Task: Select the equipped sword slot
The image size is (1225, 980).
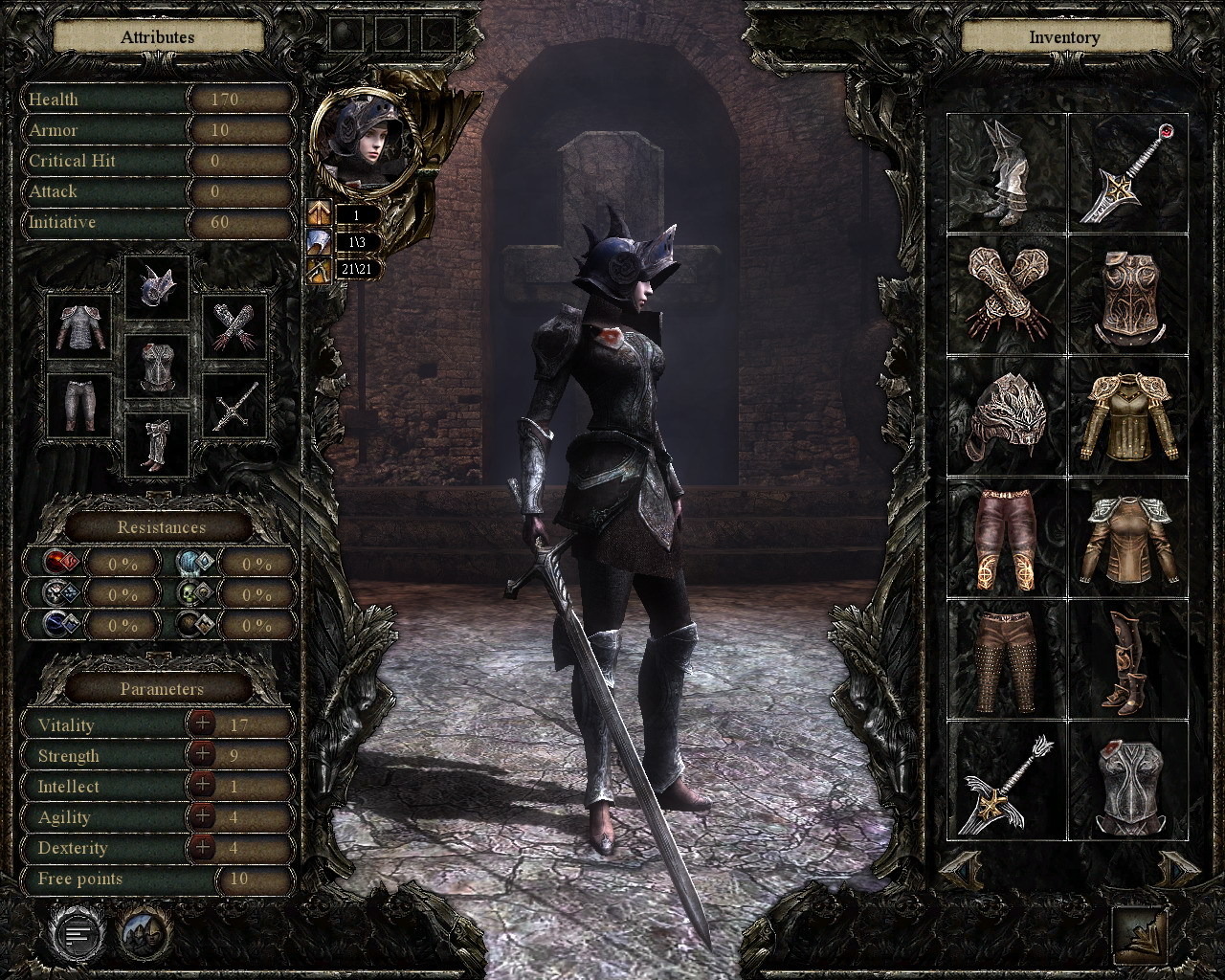Action: click(234, 407)
